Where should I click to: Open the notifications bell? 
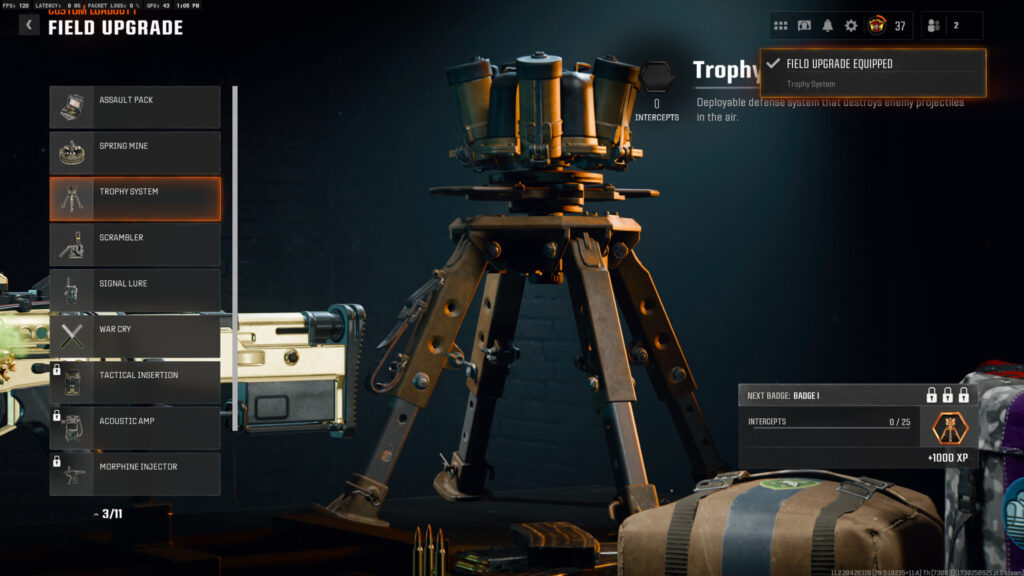click(x=827, y=26)
